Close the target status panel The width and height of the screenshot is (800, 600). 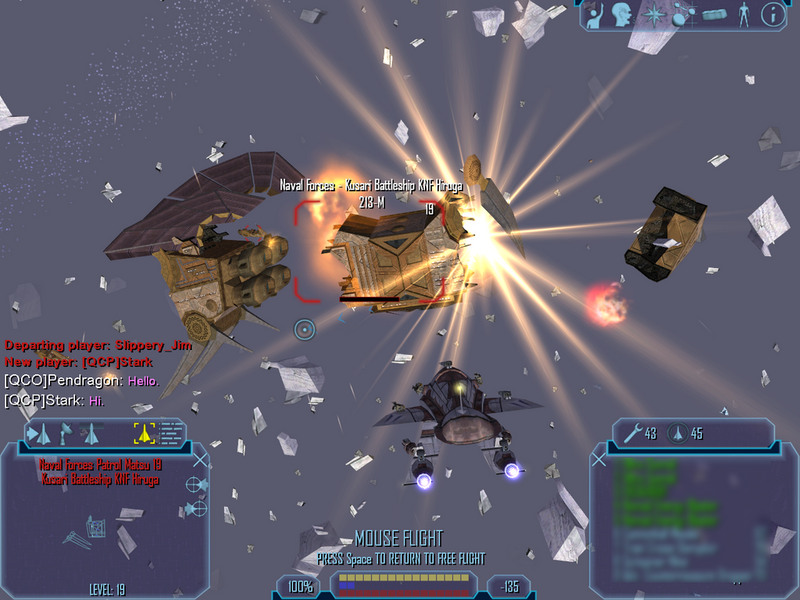point(201,460)
